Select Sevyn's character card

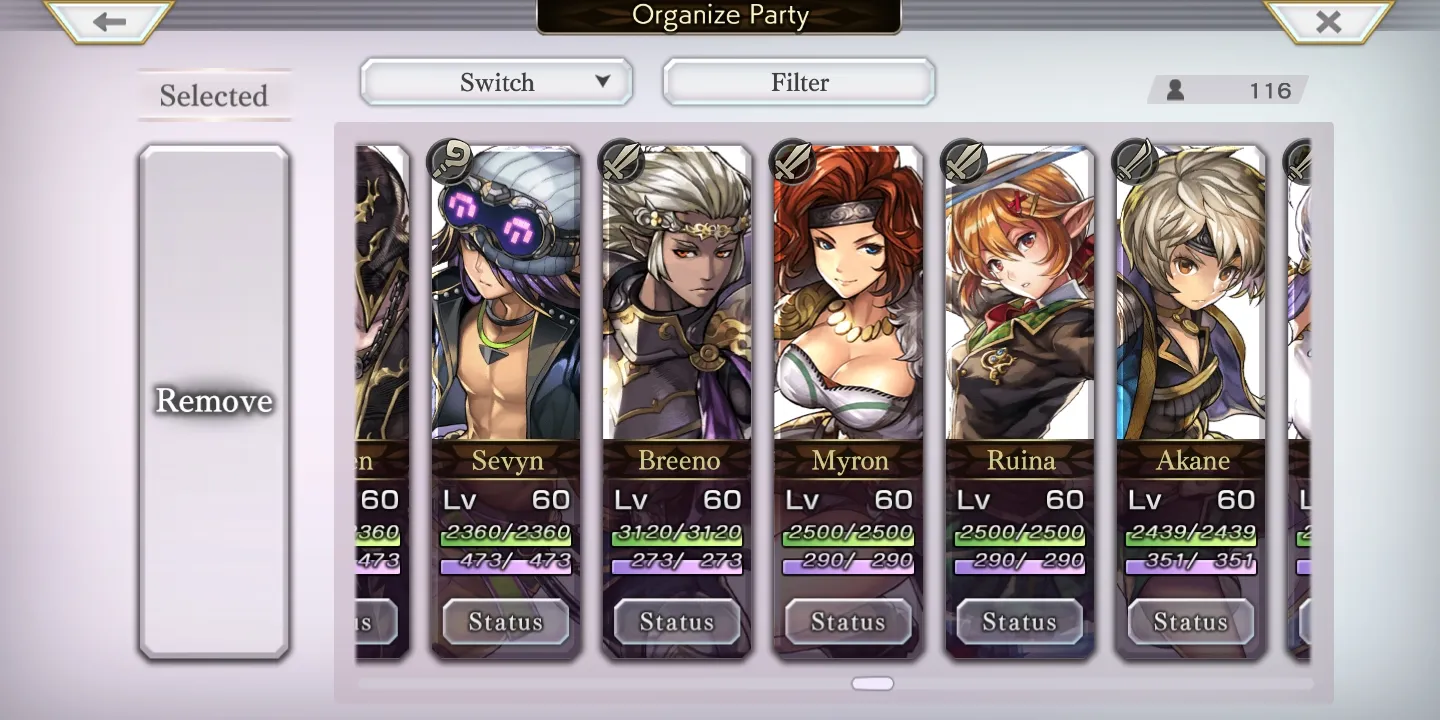506,300
